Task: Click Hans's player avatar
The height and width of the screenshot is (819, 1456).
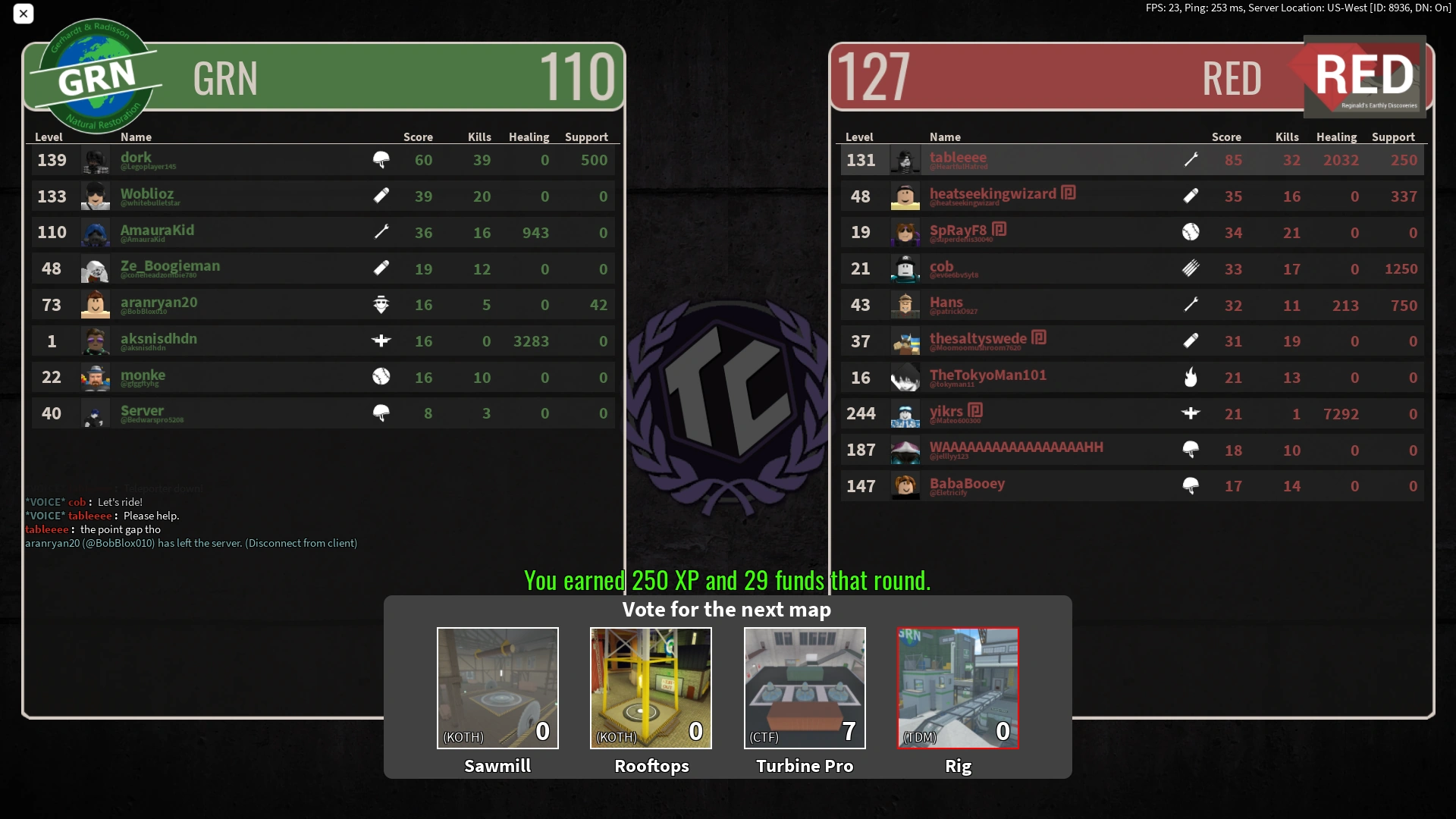Action: (x=905, y=304)
